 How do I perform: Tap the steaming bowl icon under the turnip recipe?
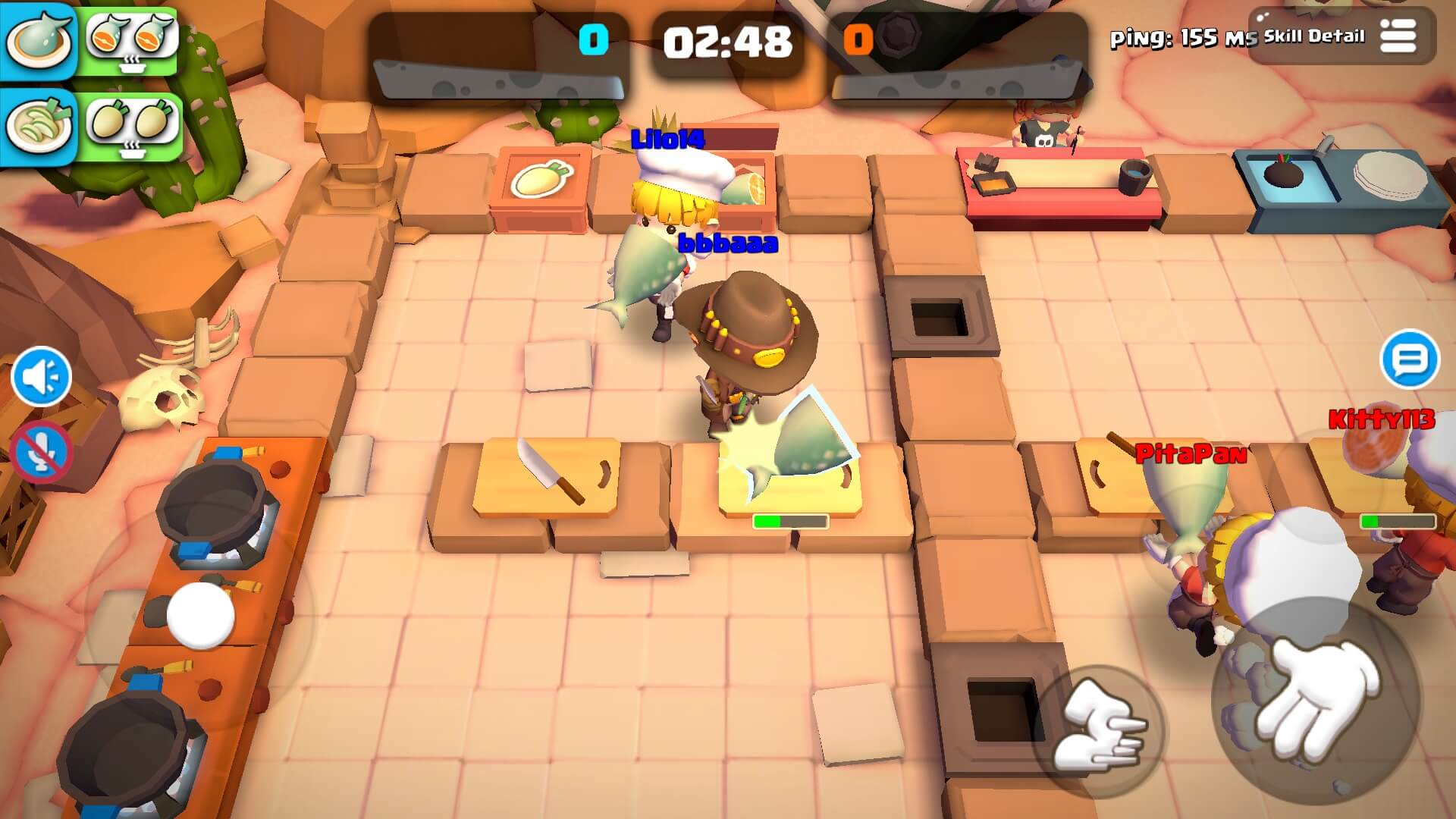coord(133,152)
